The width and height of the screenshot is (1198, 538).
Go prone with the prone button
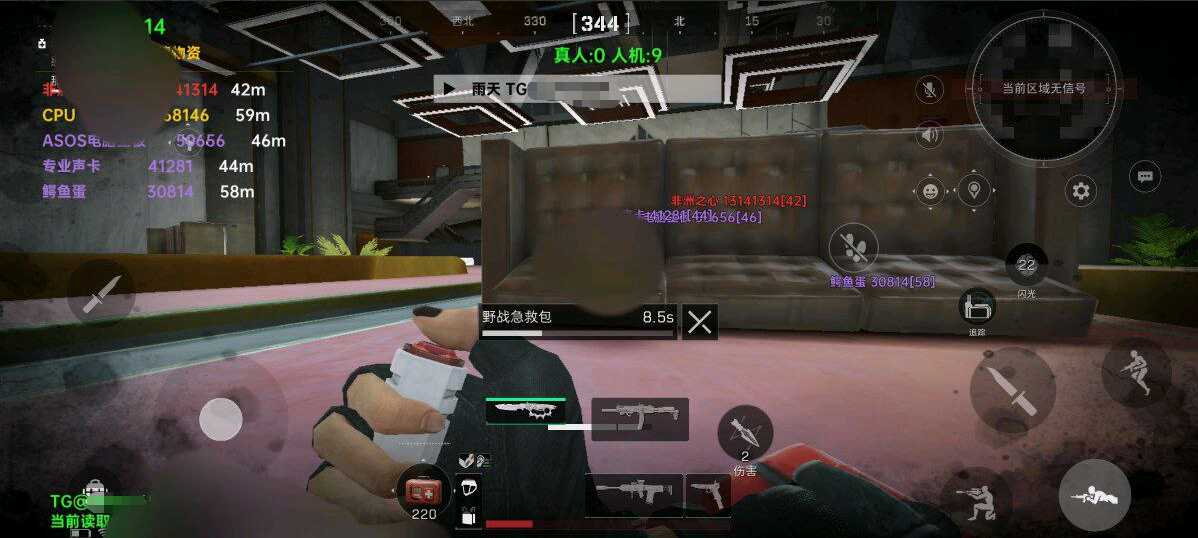point(1094,495)
